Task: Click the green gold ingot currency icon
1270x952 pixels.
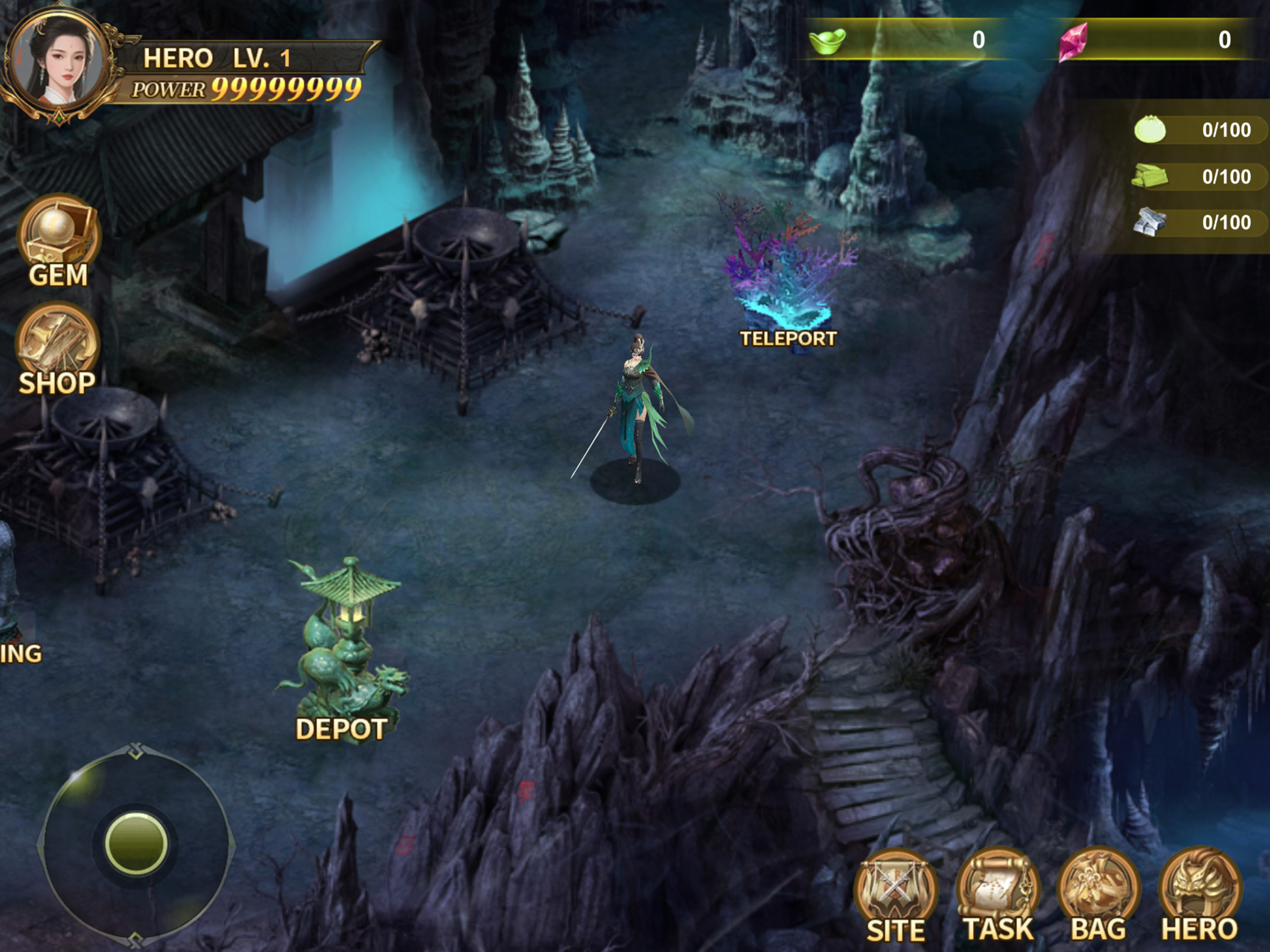Action: (827, 40)
